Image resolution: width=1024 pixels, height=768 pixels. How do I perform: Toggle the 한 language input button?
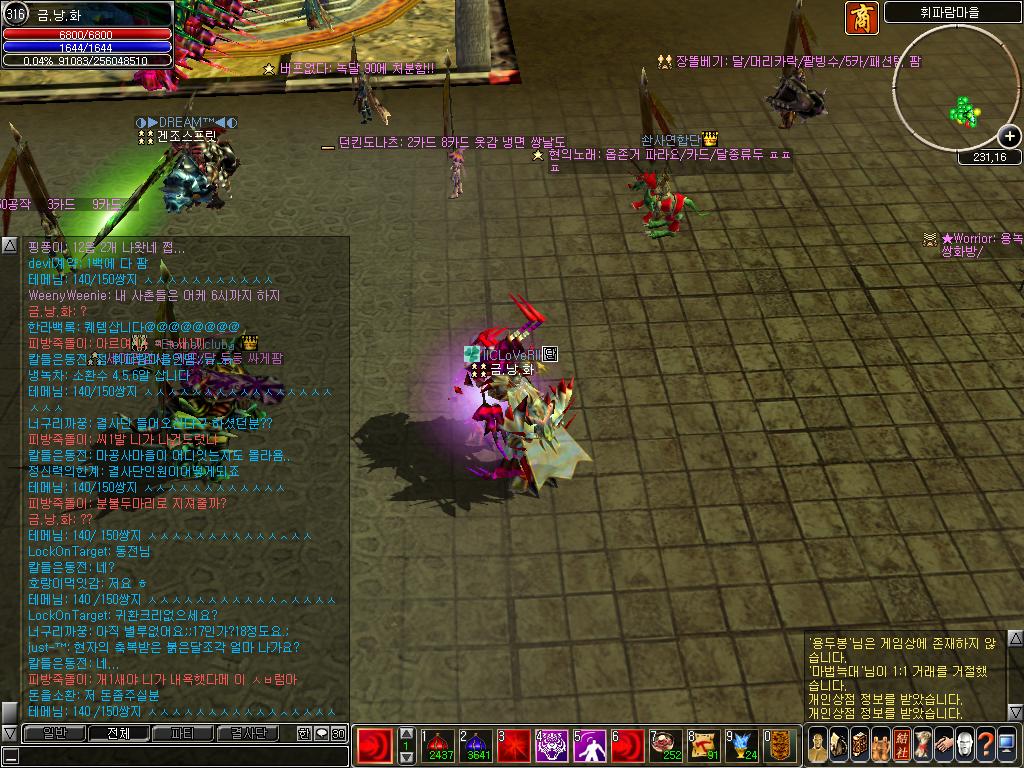(304, 733)
